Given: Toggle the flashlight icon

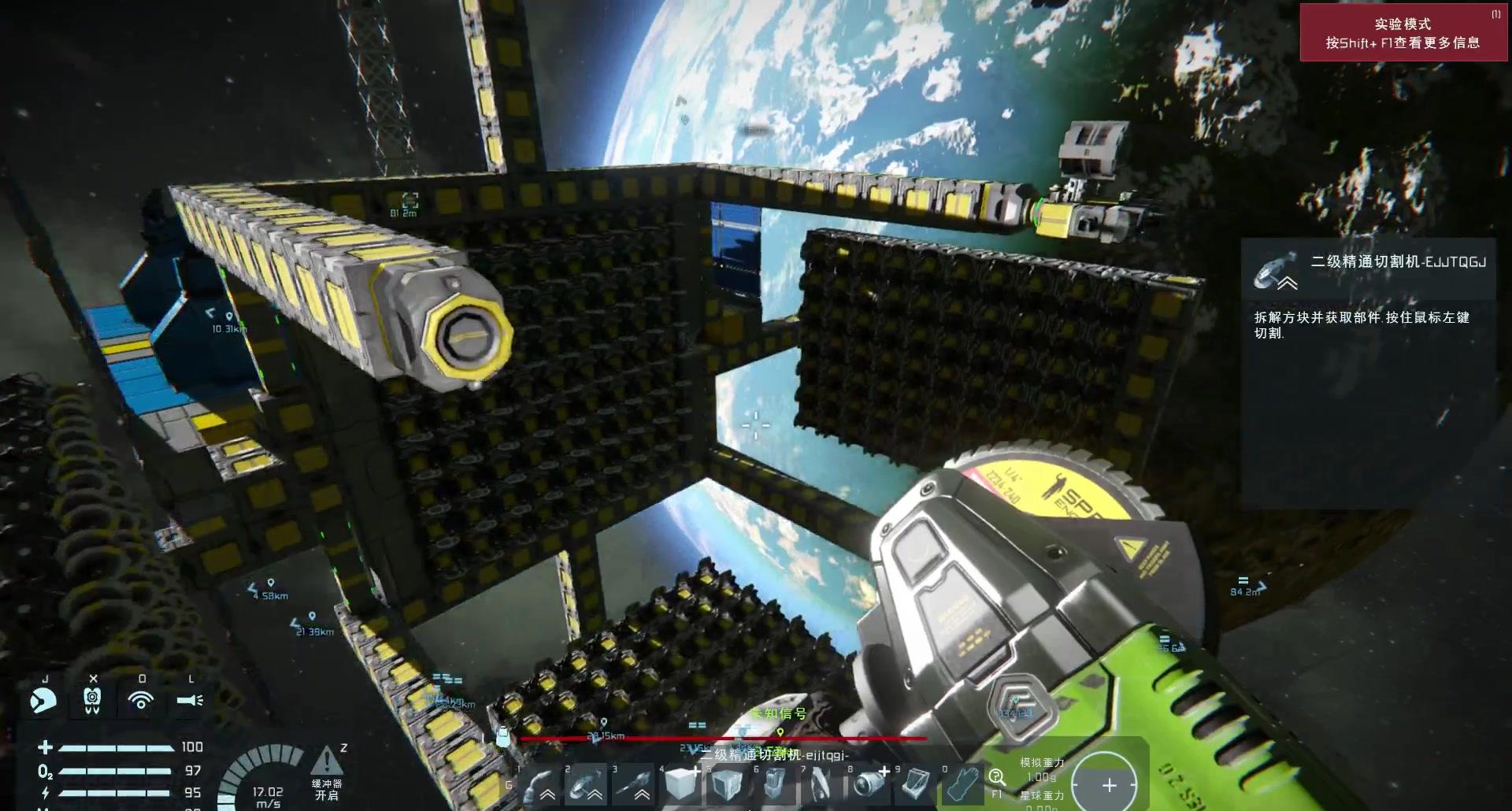Looking at the screenshot, I should [x=190, y=700].
